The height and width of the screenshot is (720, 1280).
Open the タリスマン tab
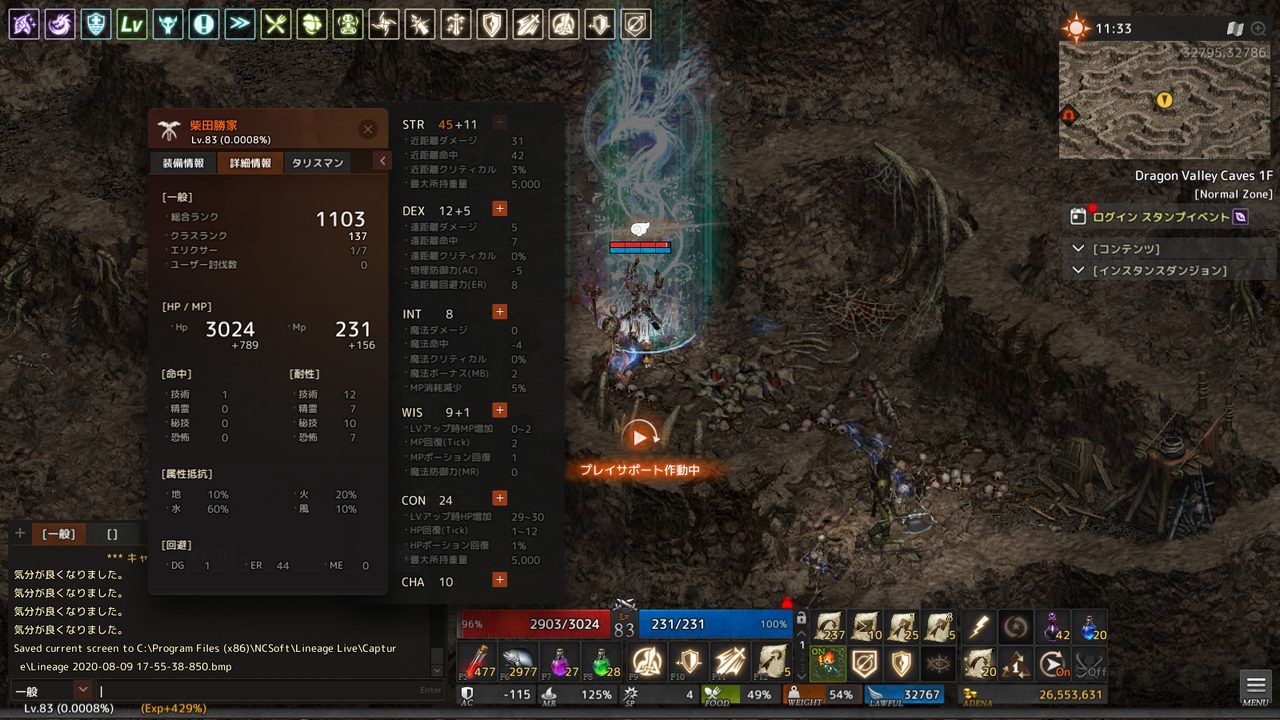tap(317, 163)
